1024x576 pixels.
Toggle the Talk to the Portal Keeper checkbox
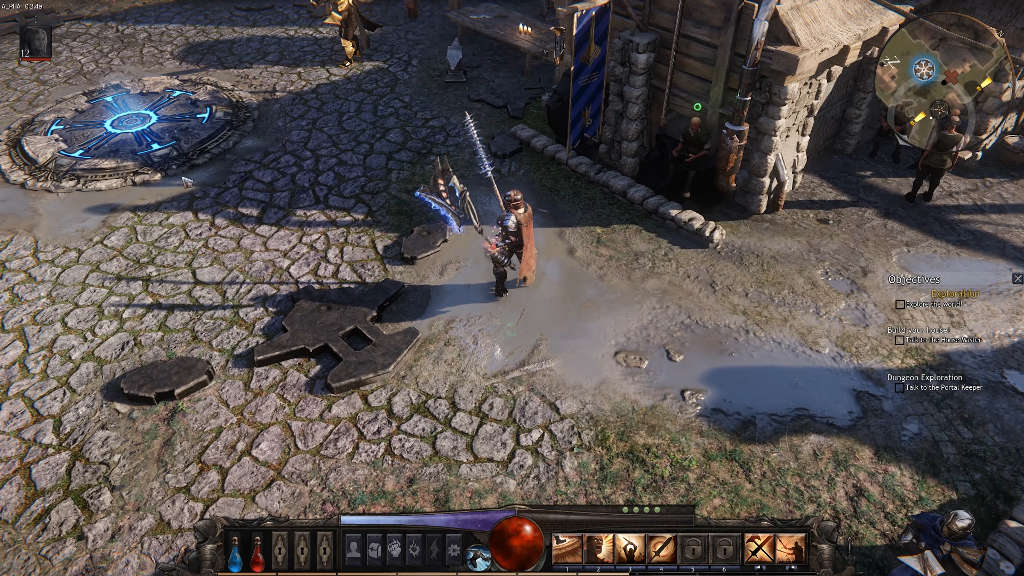coord(900,387)
